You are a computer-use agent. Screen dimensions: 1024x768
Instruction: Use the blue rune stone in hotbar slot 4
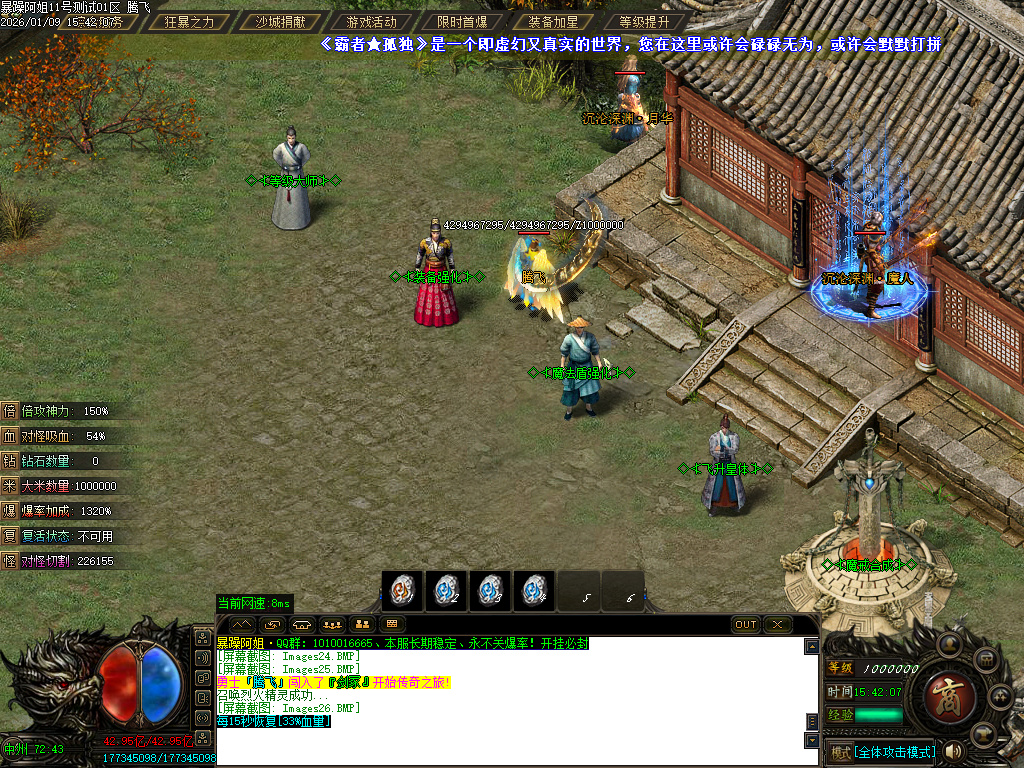[534, 590]
